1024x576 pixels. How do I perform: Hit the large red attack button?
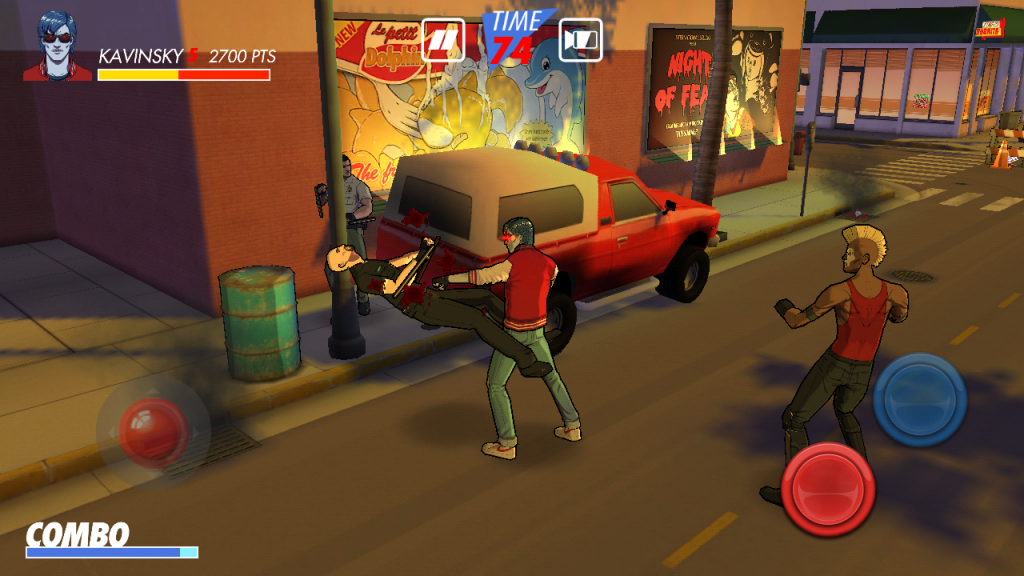[828, 489]
